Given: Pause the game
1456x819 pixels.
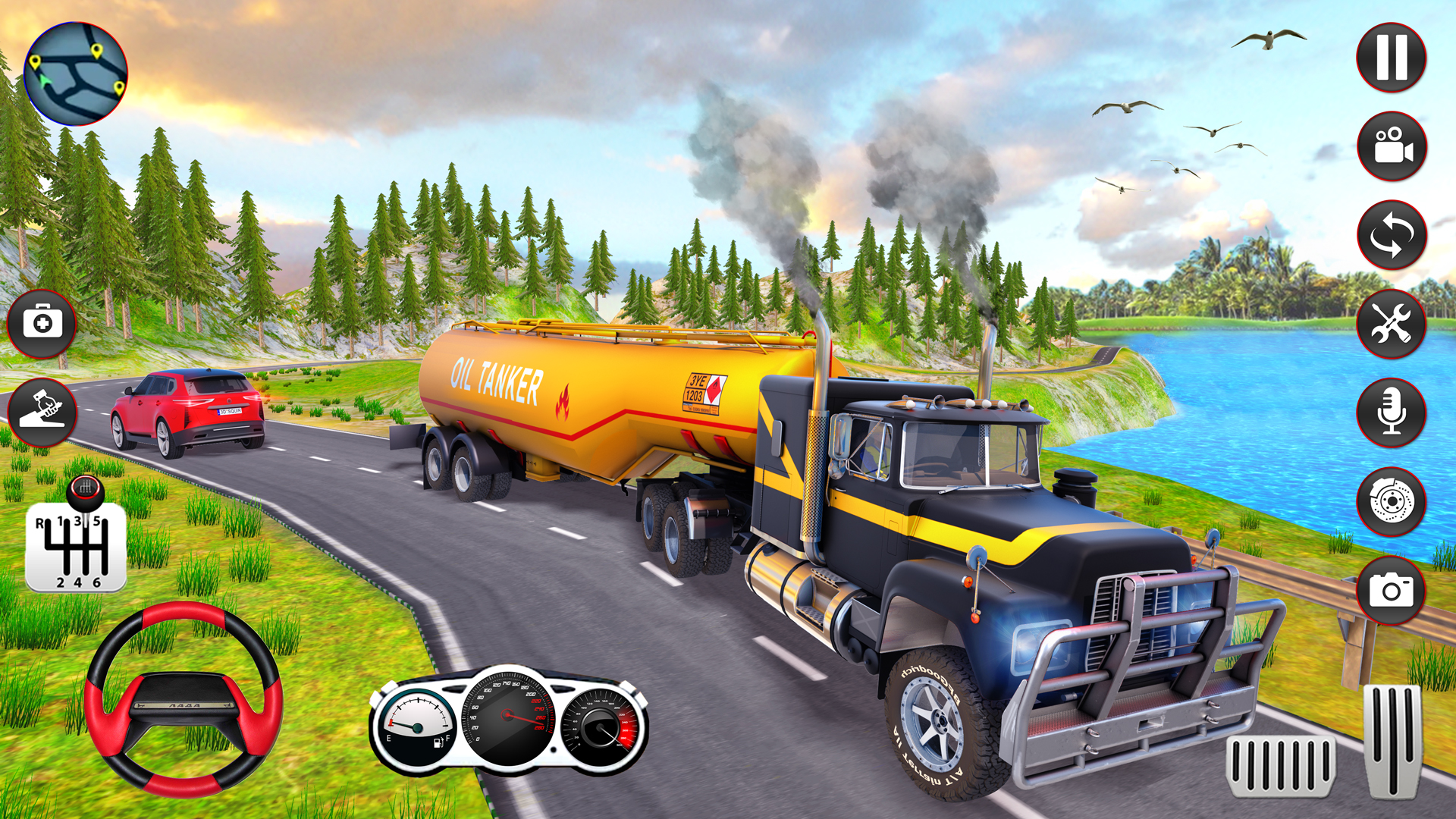Looking at the screenshot, I should pyautogui.click(x=1390, y=55).
